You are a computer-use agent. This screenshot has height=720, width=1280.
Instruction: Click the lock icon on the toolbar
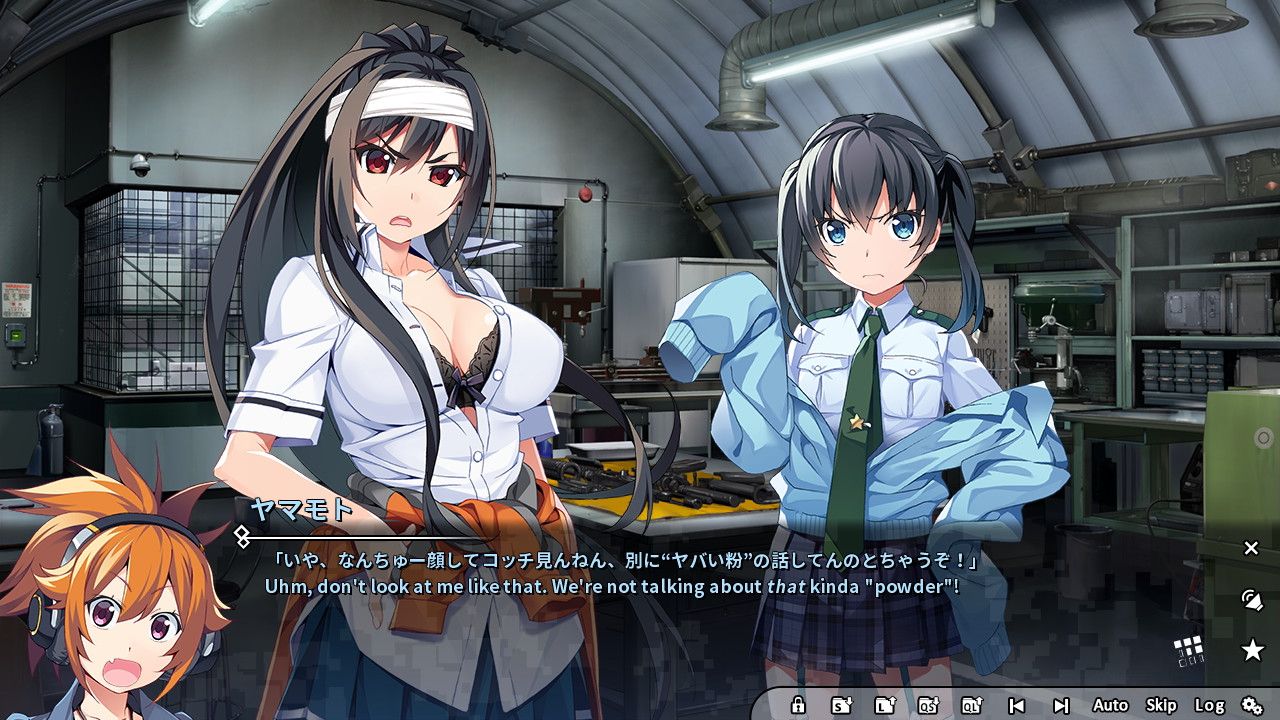(x=798, y=706)
